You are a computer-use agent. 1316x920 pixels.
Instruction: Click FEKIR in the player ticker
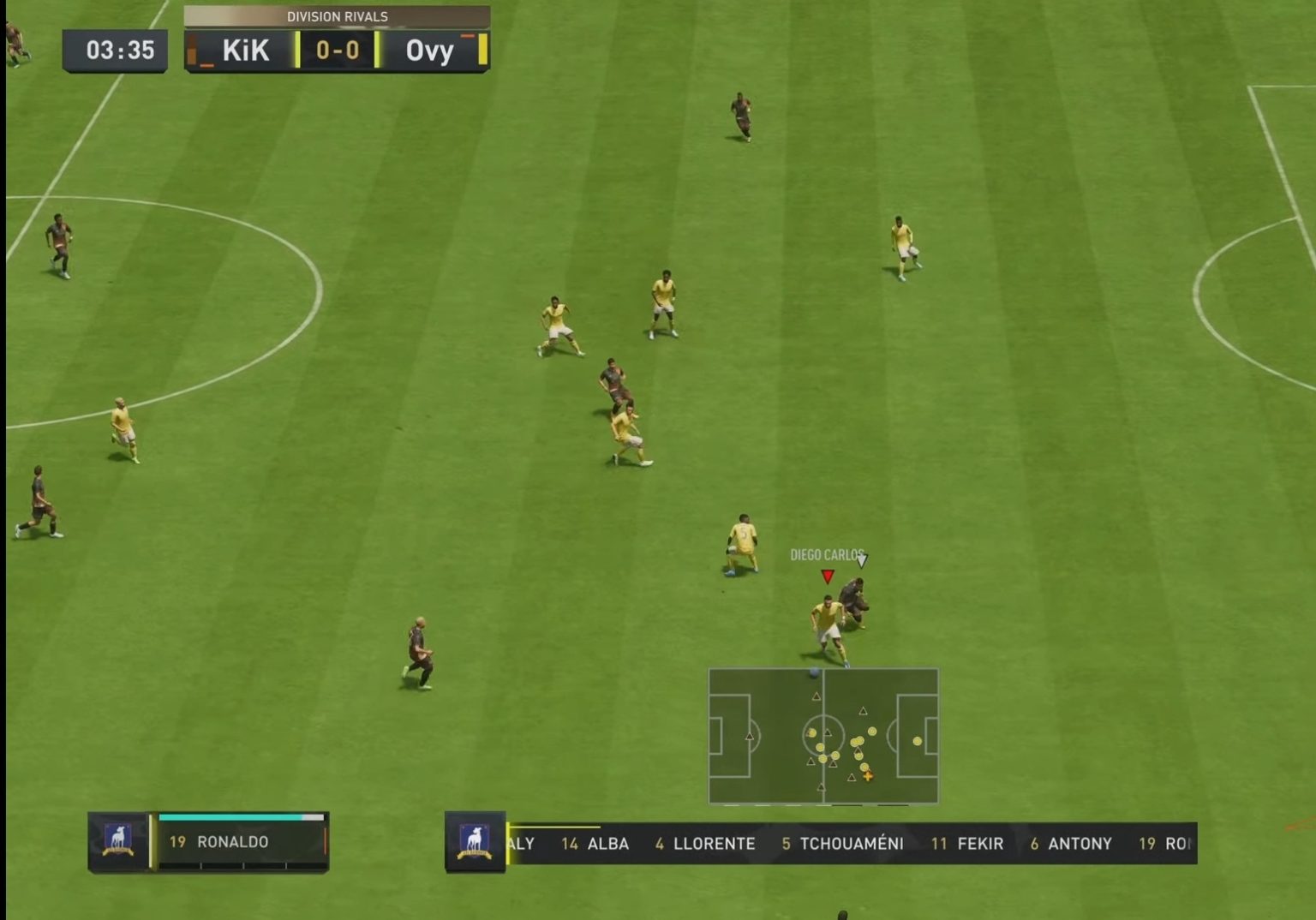(981, 844)
